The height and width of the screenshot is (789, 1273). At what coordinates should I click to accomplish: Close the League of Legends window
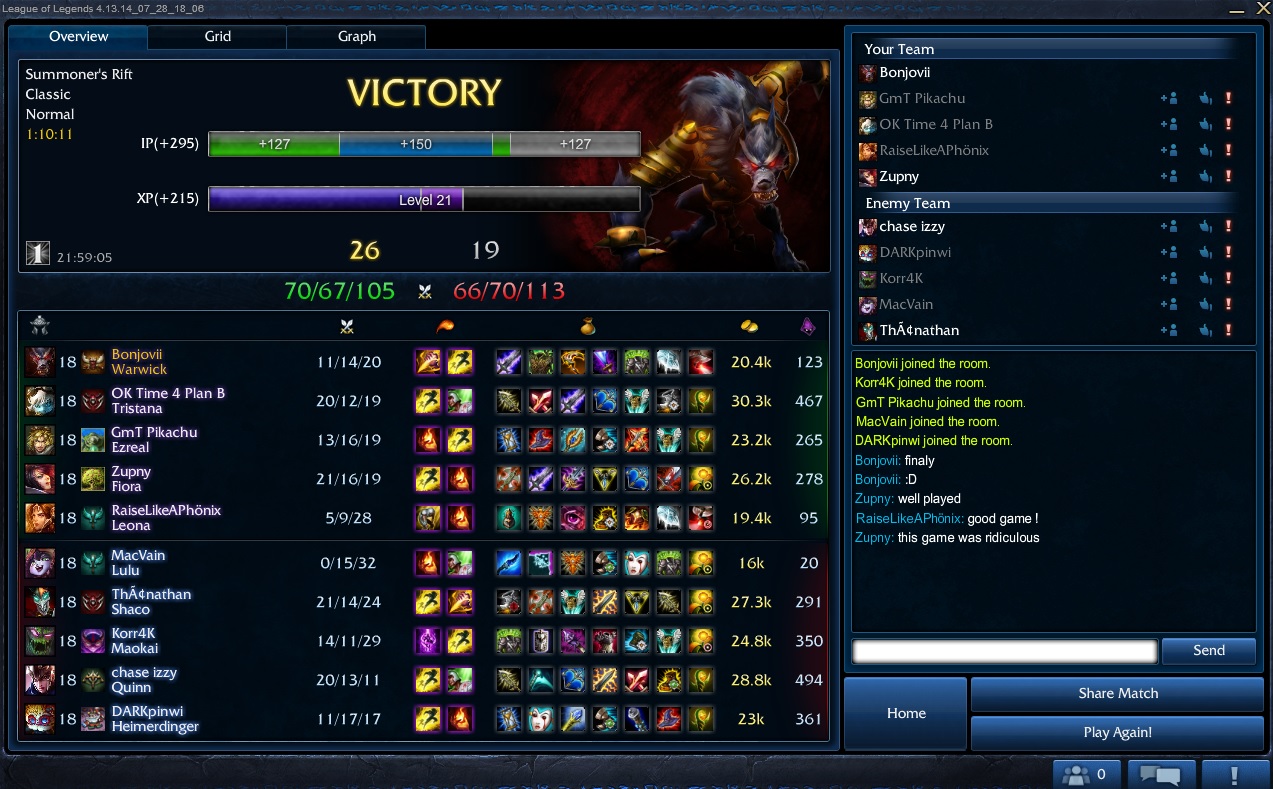pos(1261,7)
